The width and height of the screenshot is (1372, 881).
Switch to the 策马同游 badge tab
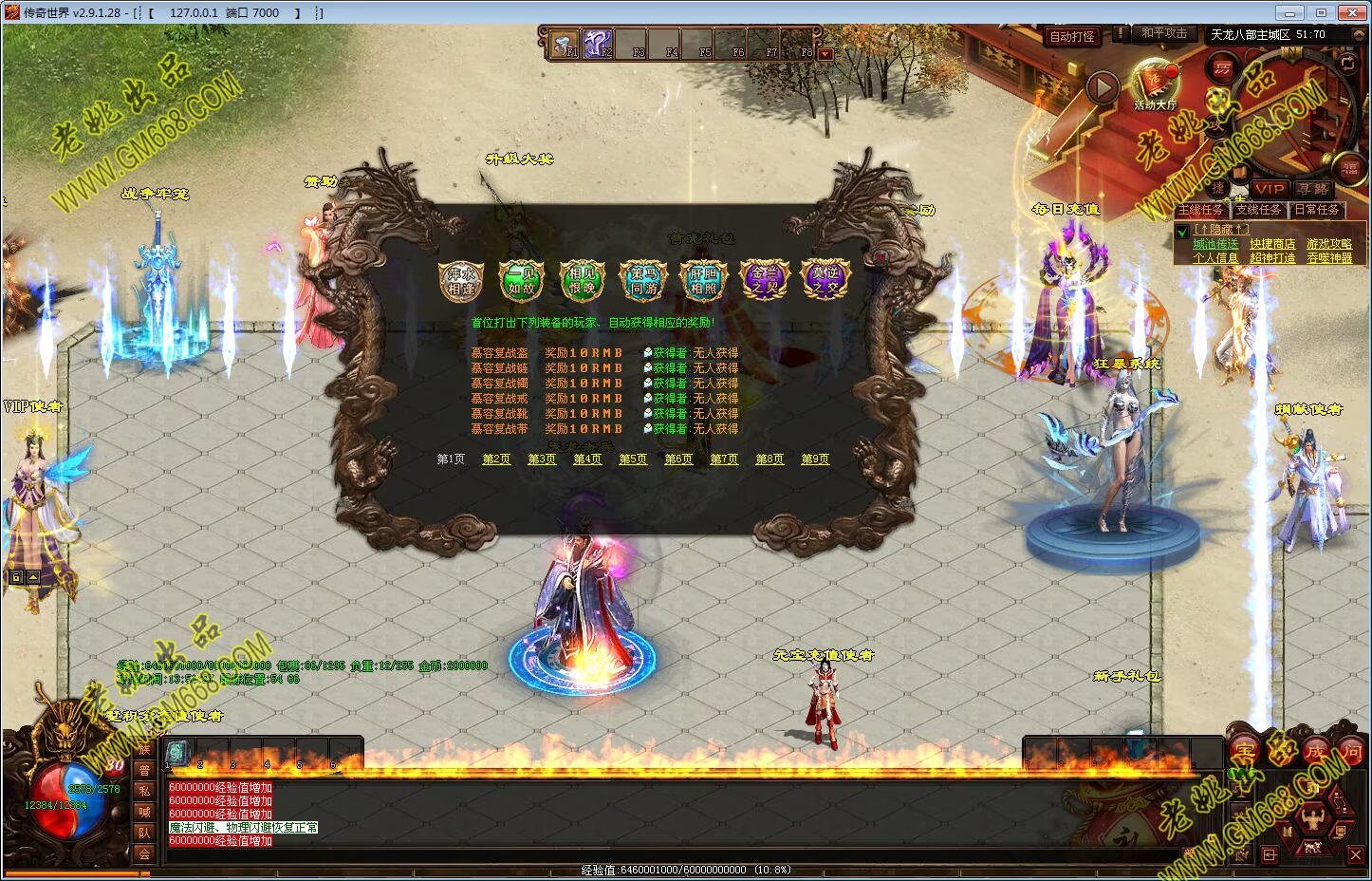pos(644,280)
